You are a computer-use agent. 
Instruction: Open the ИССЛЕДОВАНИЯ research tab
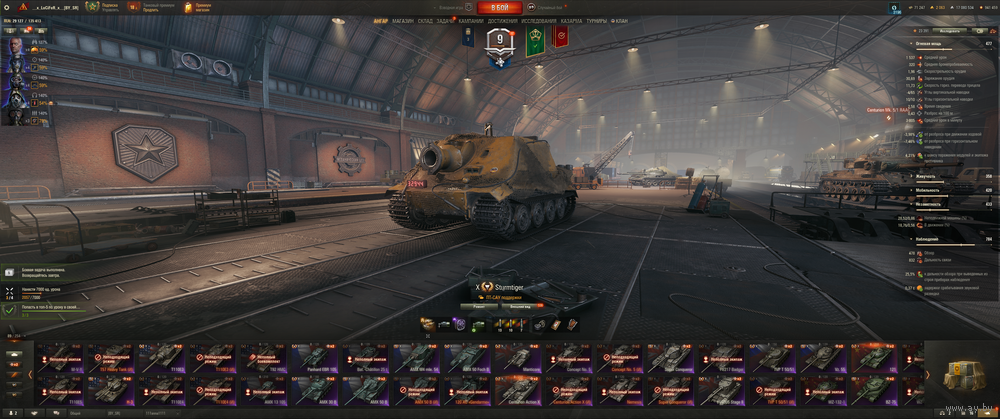click(538, 20)
